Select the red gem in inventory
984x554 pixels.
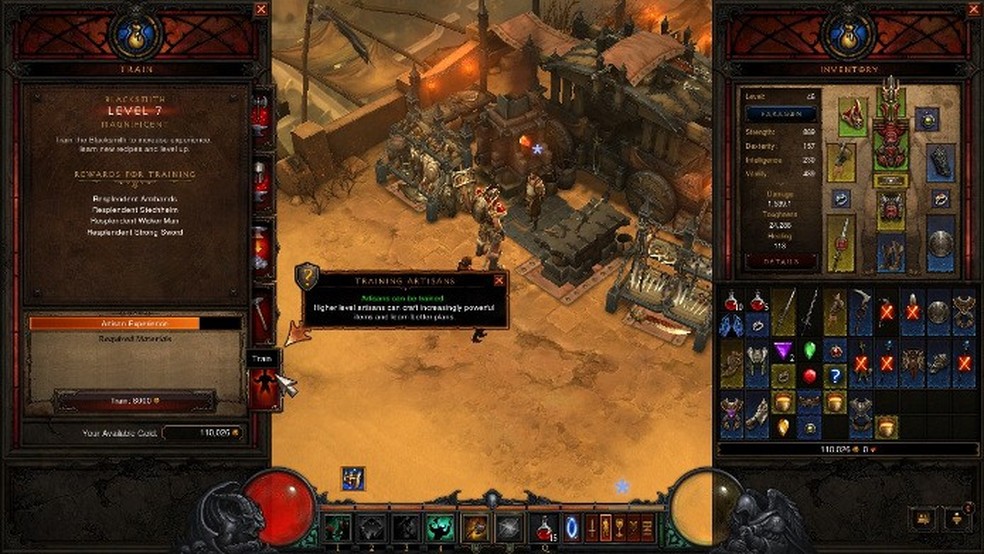click(809, 377)
